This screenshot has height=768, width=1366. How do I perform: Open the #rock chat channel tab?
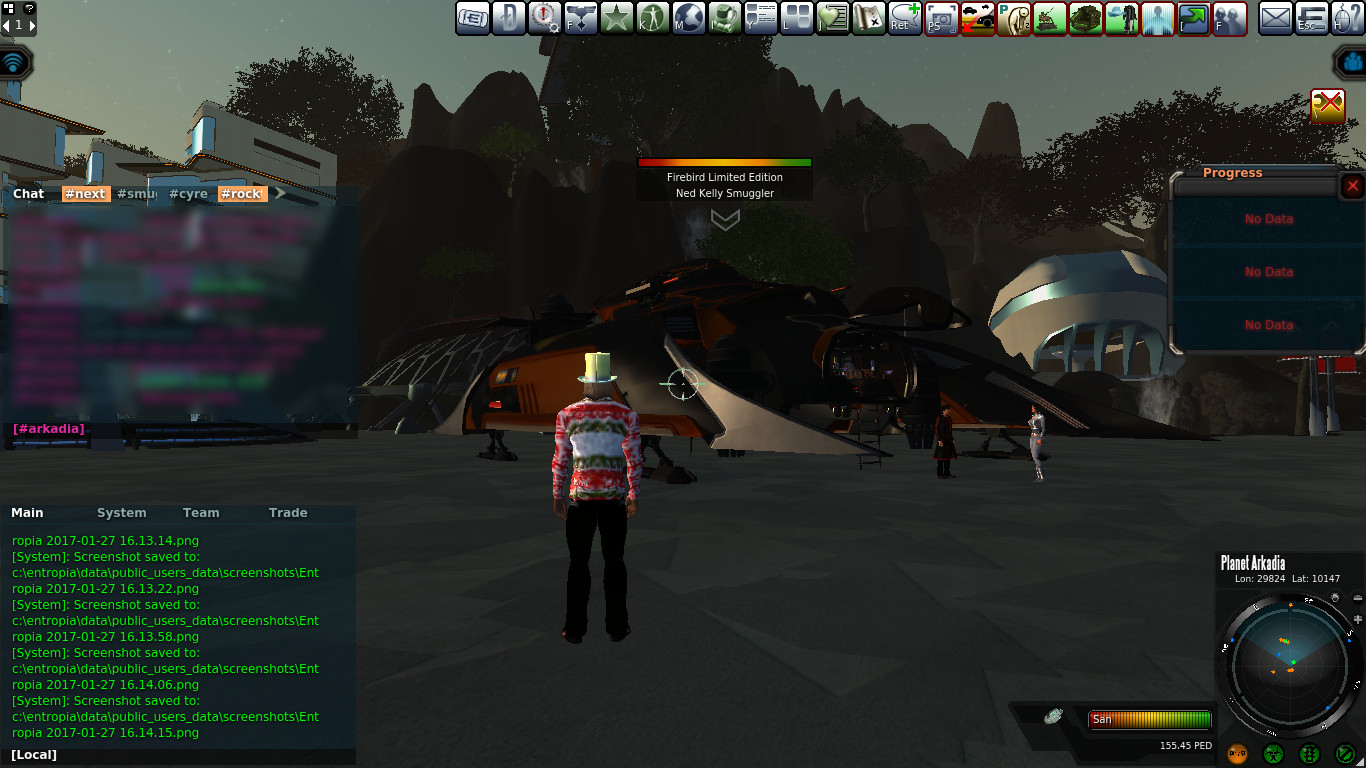tap(241, 194)
